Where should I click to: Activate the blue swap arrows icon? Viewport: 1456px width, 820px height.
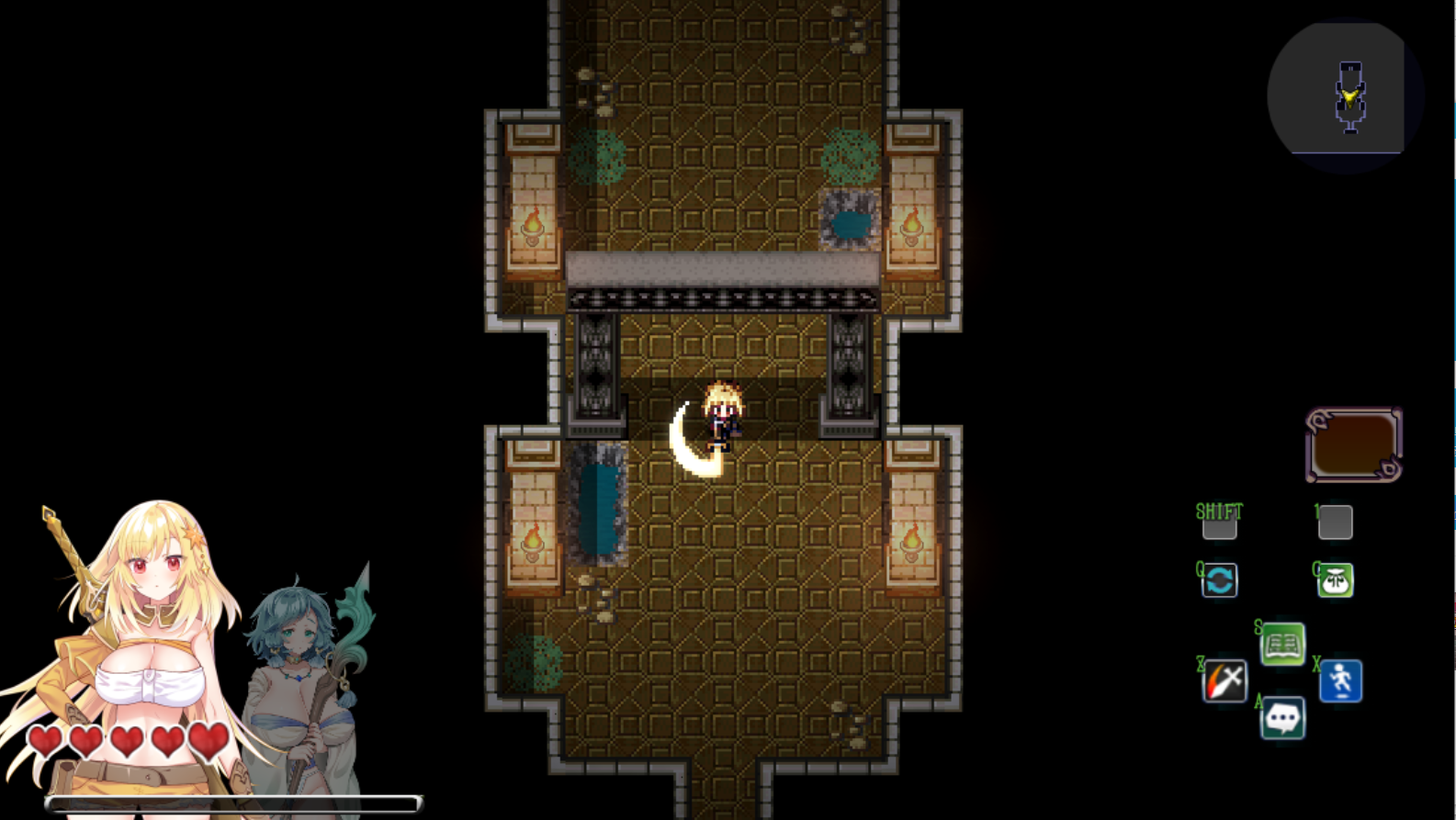(1220, 580)
